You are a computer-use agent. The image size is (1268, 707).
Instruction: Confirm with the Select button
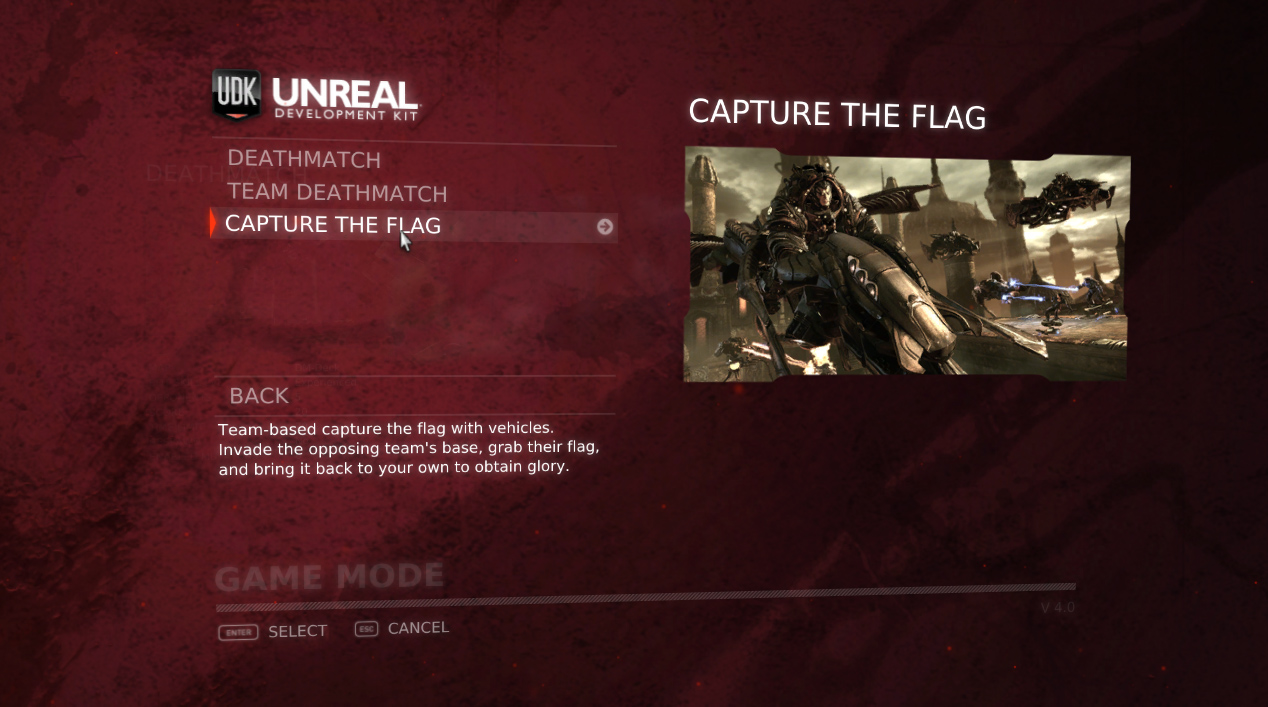coord(274,631)
